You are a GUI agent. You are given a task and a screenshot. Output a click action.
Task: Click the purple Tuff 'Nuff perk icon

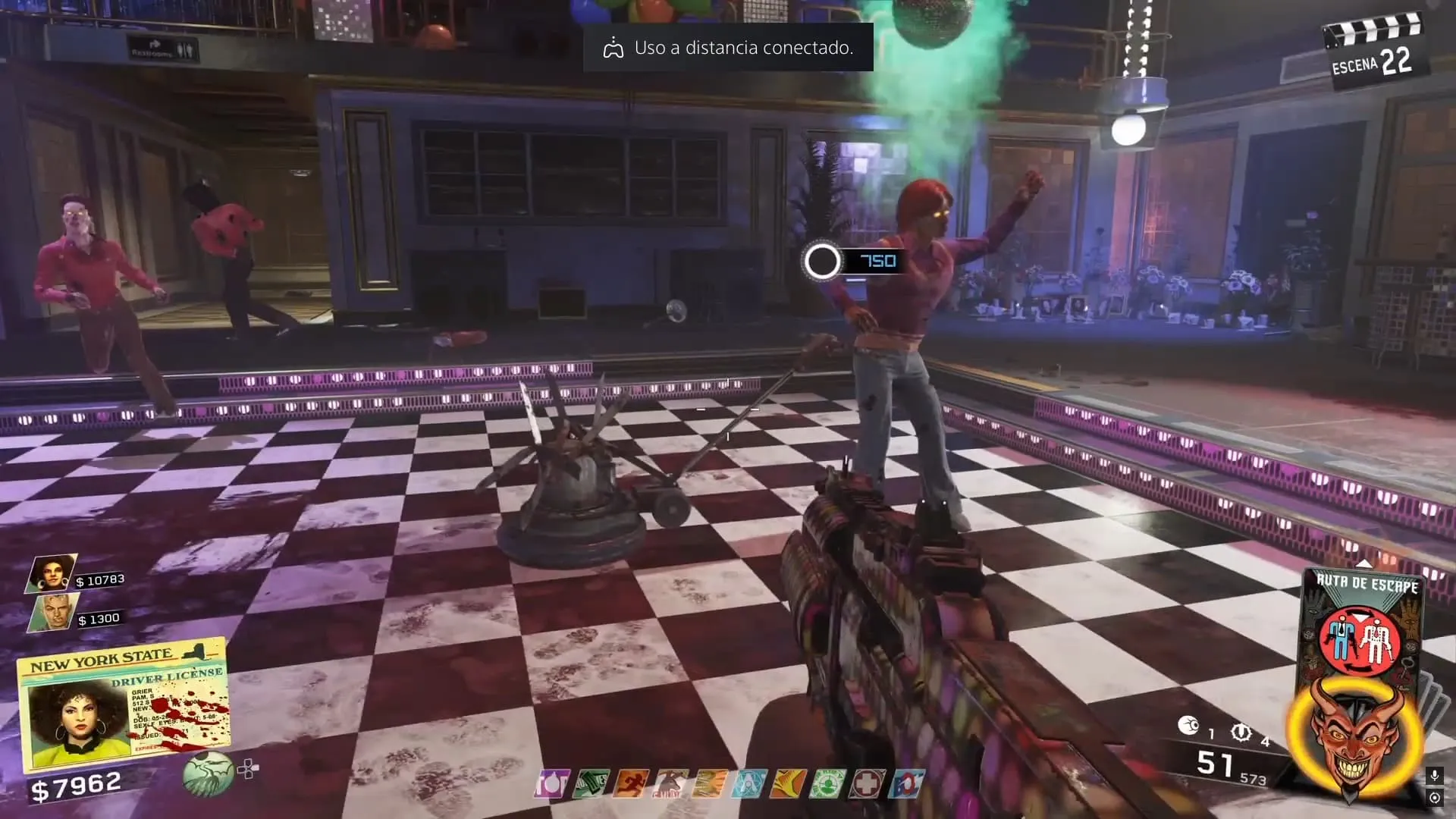coord(552,784)
